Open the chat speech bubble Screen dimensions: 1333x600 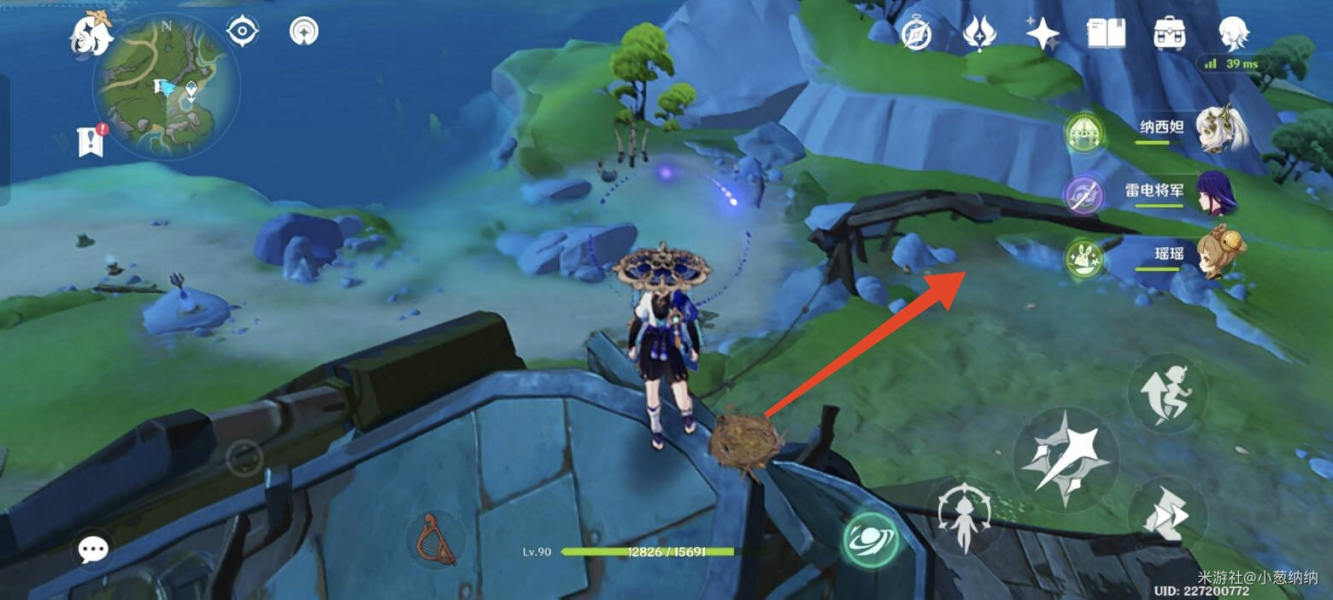tap(94, 548)
